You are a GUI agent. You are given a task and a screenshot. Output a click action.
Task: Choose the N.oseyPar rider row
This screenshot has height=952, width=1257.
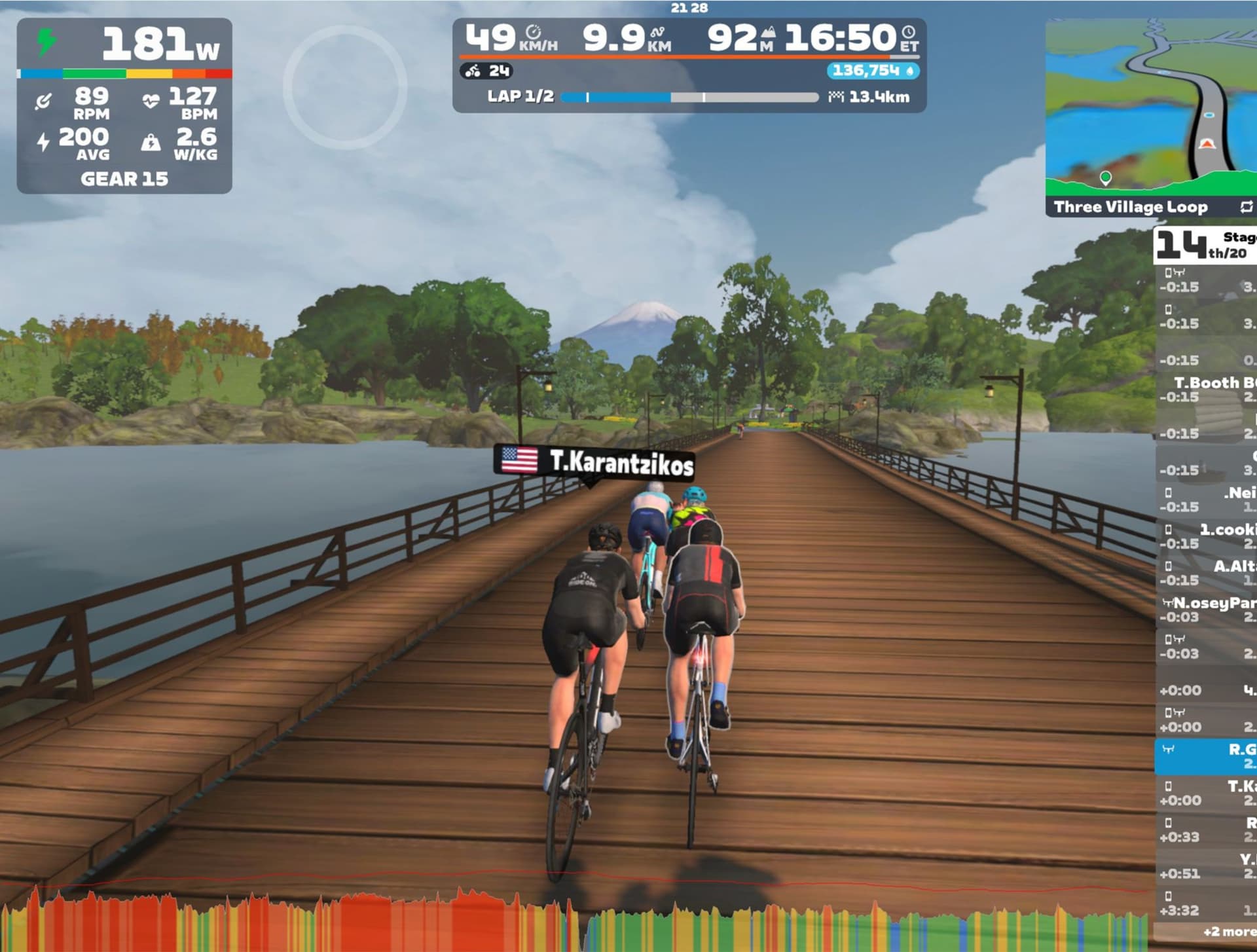click(1207, 609)
